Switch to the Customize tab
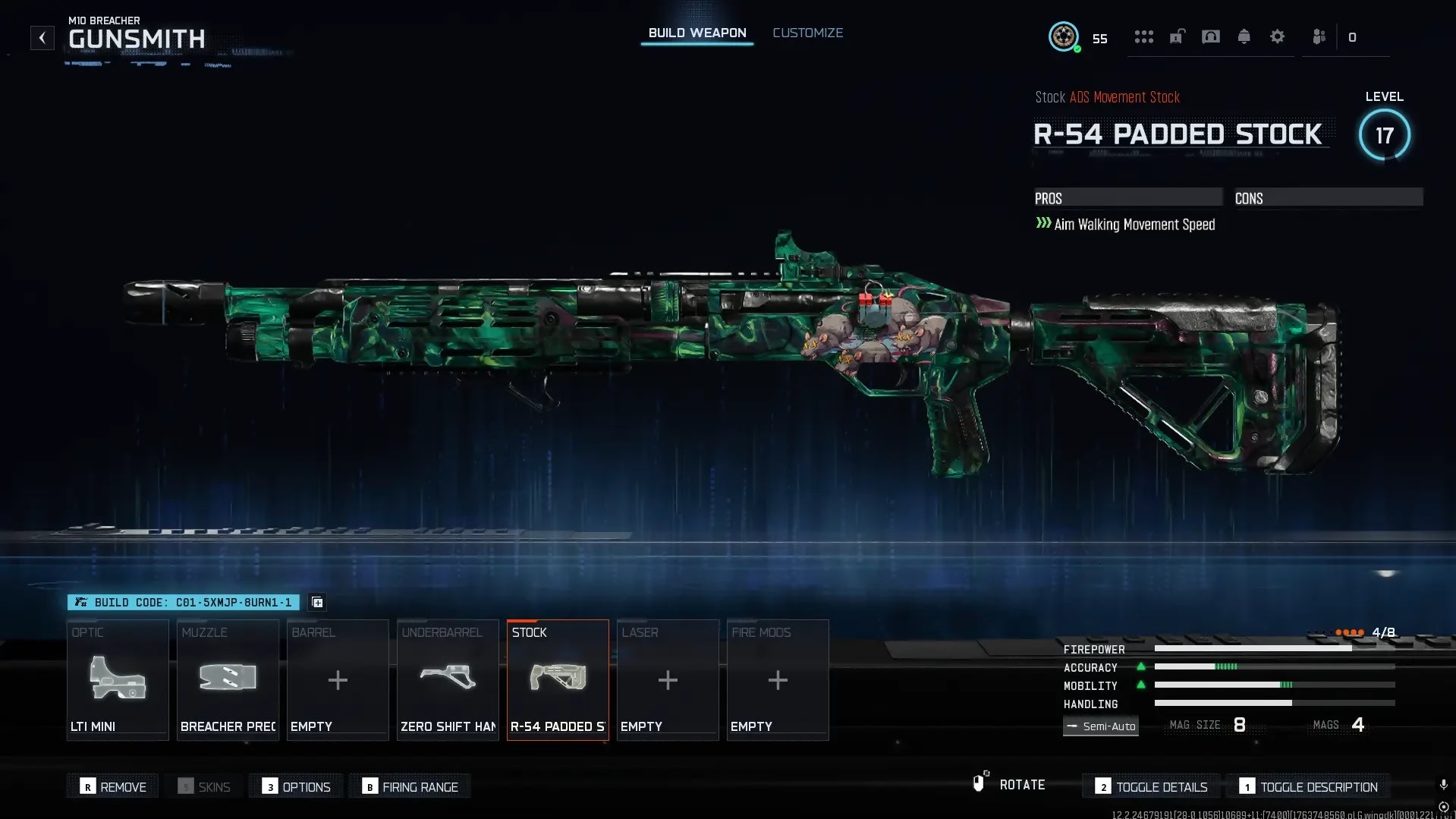Viewport: 1456px width, 819px height. (807, 33)
